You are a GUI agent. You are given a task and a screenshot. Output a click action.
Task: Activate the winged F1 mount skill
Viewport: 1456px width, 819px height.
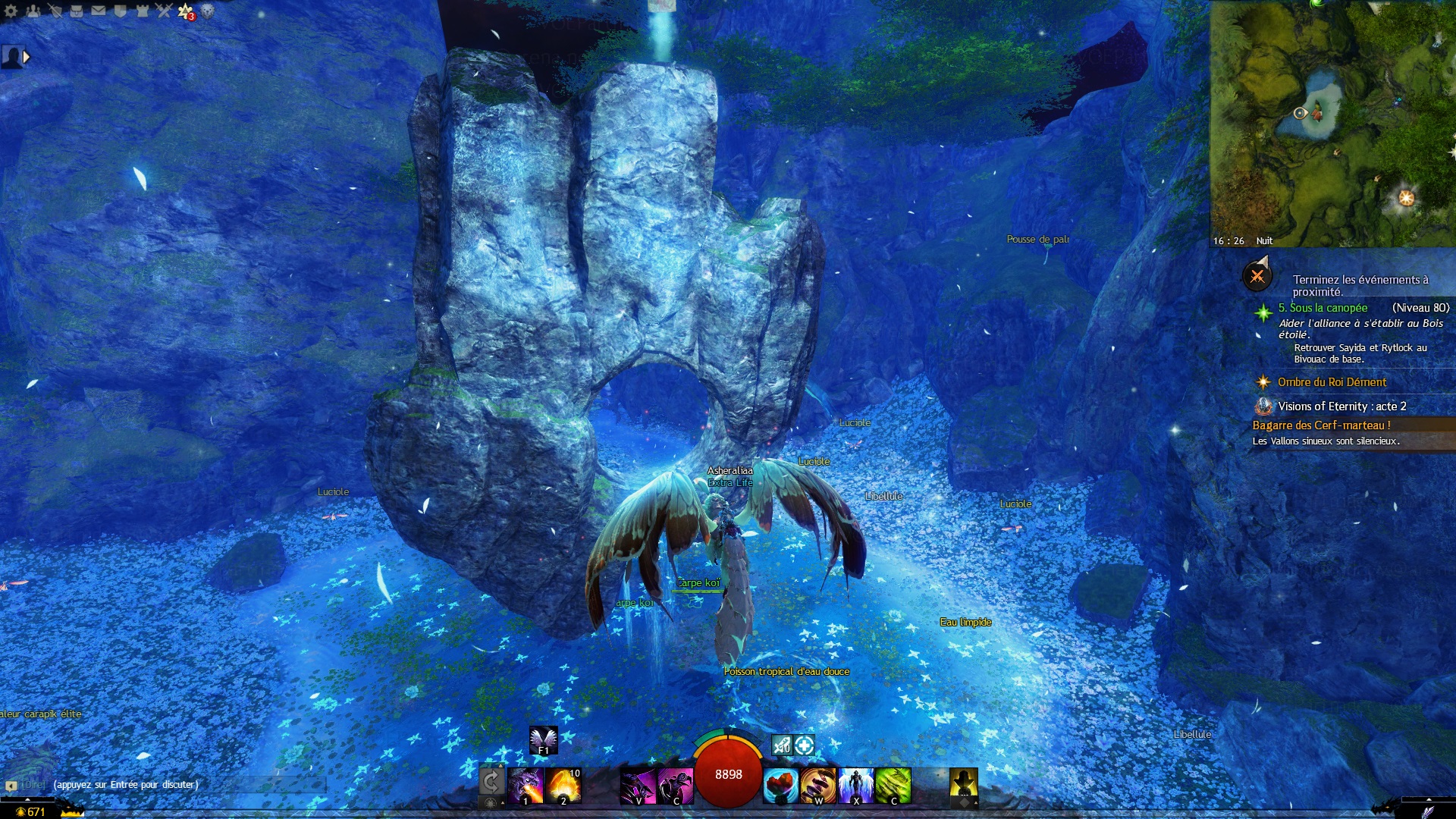click(543, 739)
